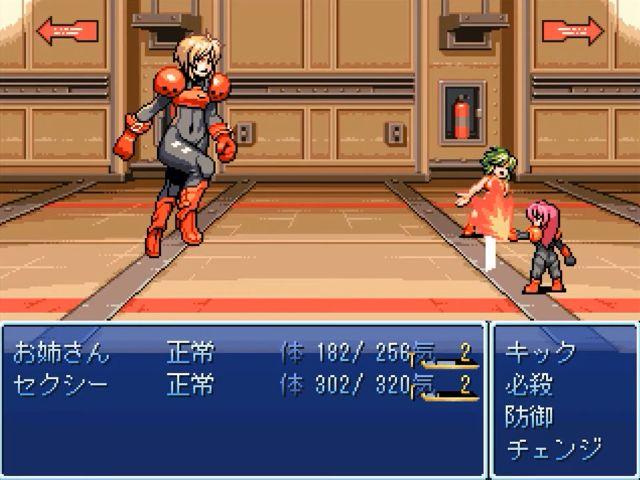Click the right-pointing arrow indicator

click(x=573, y=30)
